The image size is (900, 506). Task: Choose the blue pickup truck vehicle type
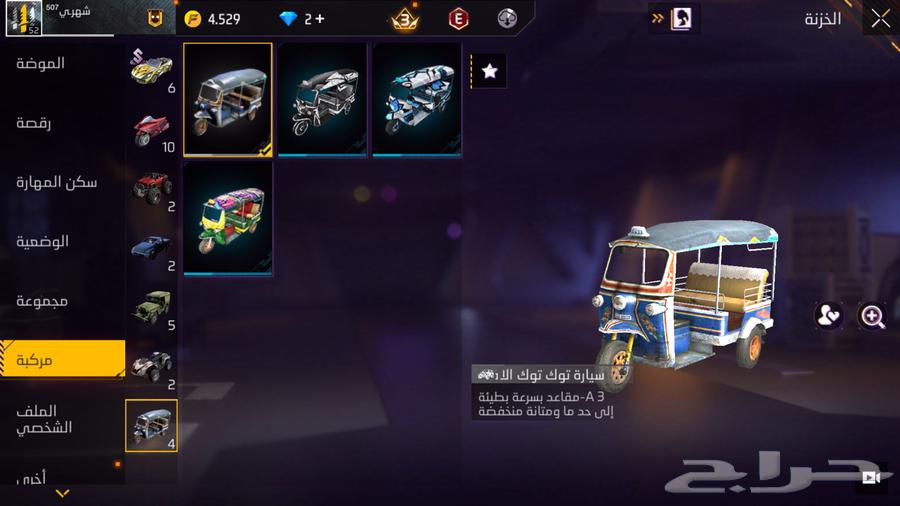[152, 247]
